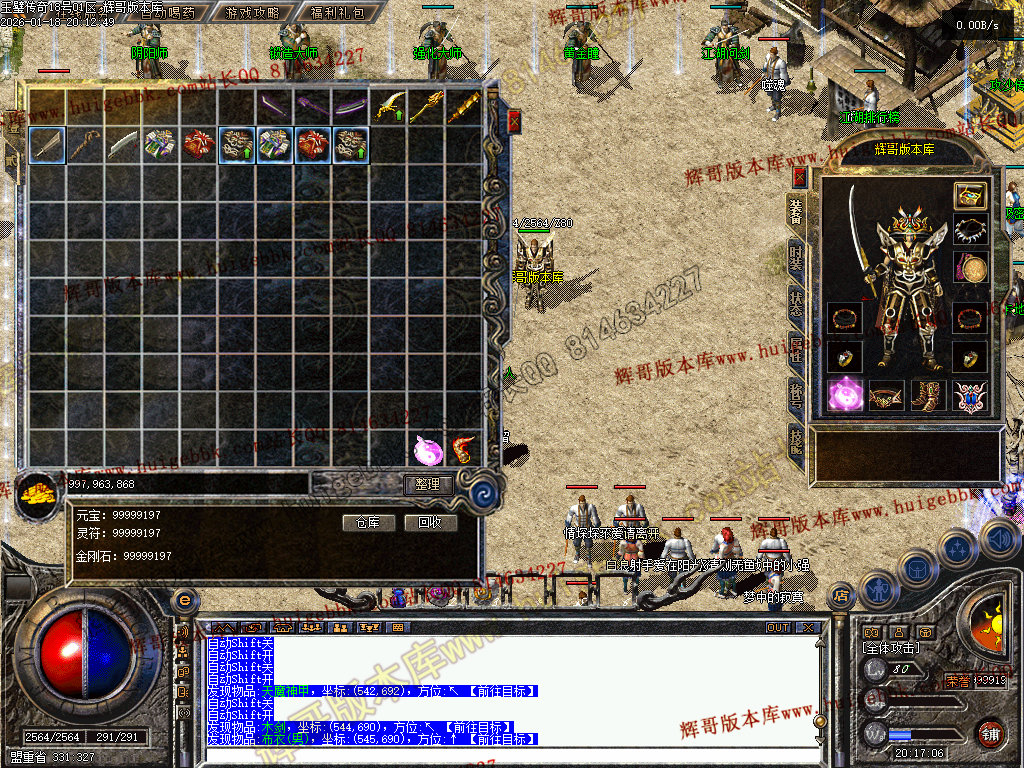Select the pink spirit orb in inventory
The image size is (1024, 768).
[x=427, y=450]
